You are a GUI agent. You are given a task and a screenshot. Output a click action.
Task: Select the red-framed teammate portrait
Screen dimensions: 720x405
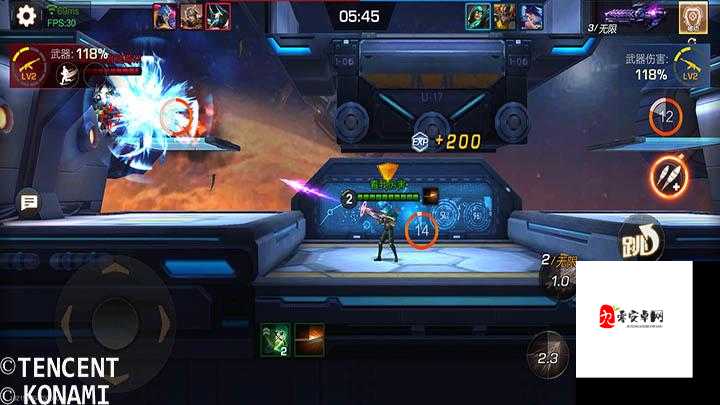point(217,16)
